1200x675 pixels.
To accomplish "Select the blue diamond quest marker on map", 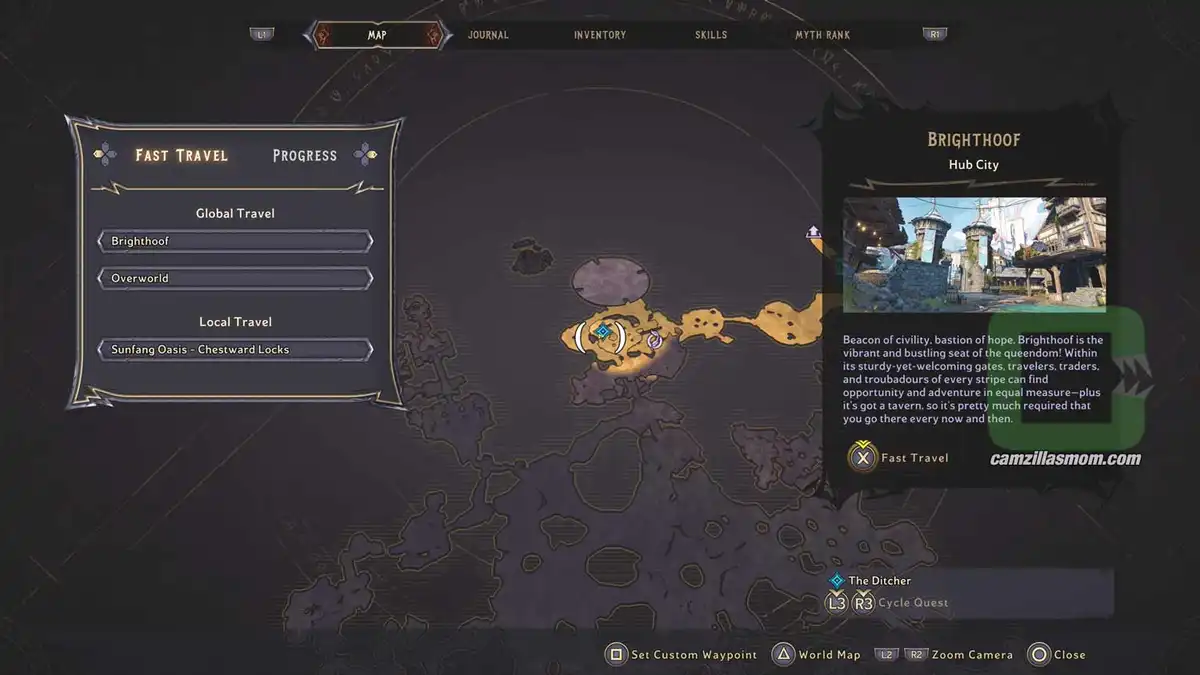I will (602, 331).
